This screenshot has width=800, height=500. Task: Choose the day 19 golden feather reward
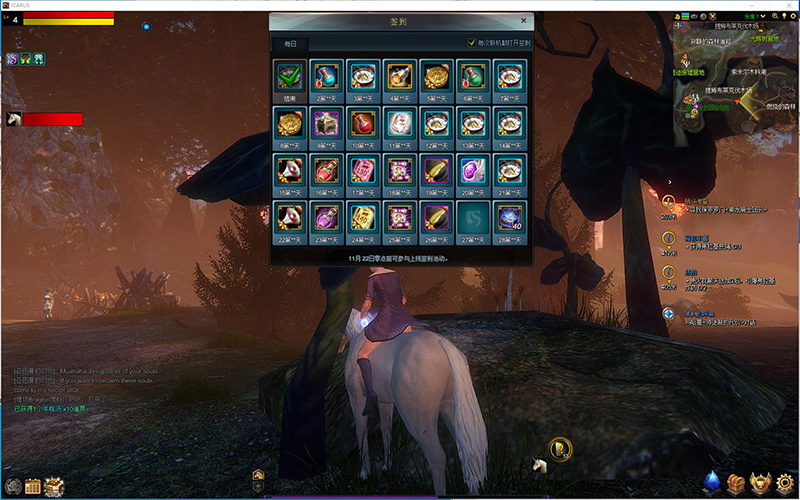coord(435,169)
